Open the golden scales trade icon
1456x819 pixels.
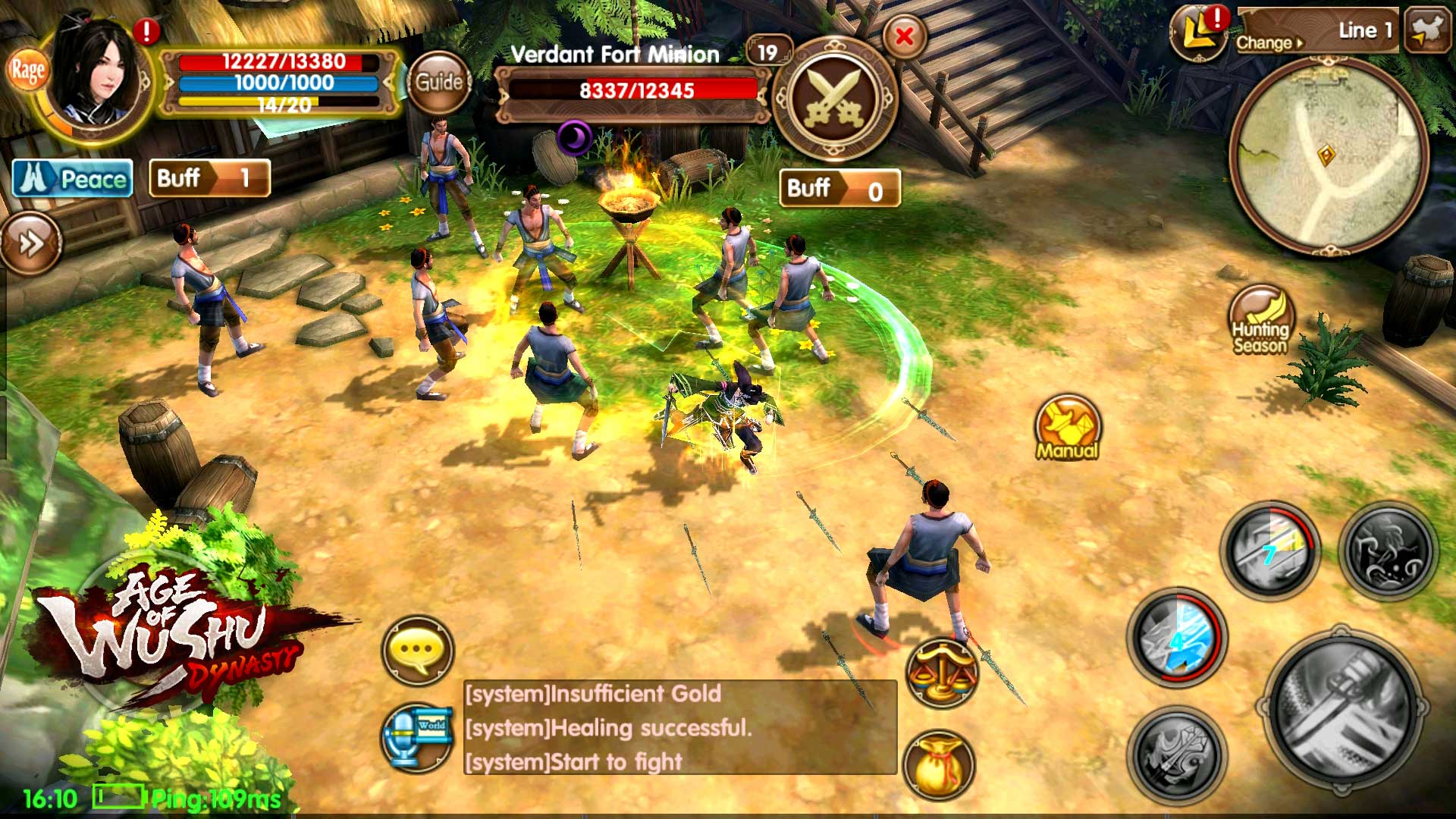(941, 673)
